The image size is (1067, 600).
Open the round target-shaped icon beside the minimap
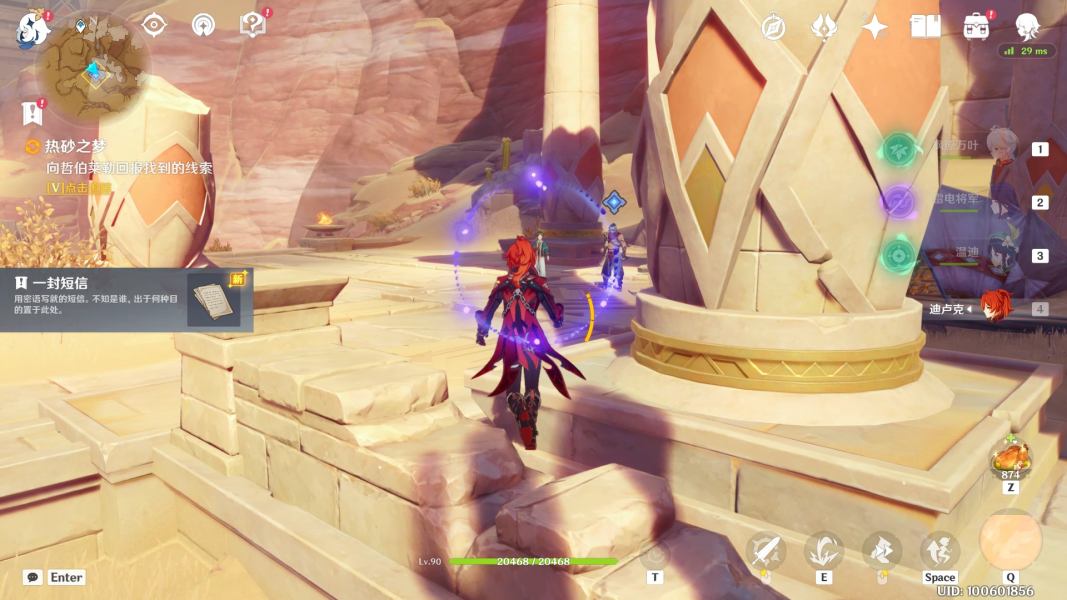tap(153, 25)
